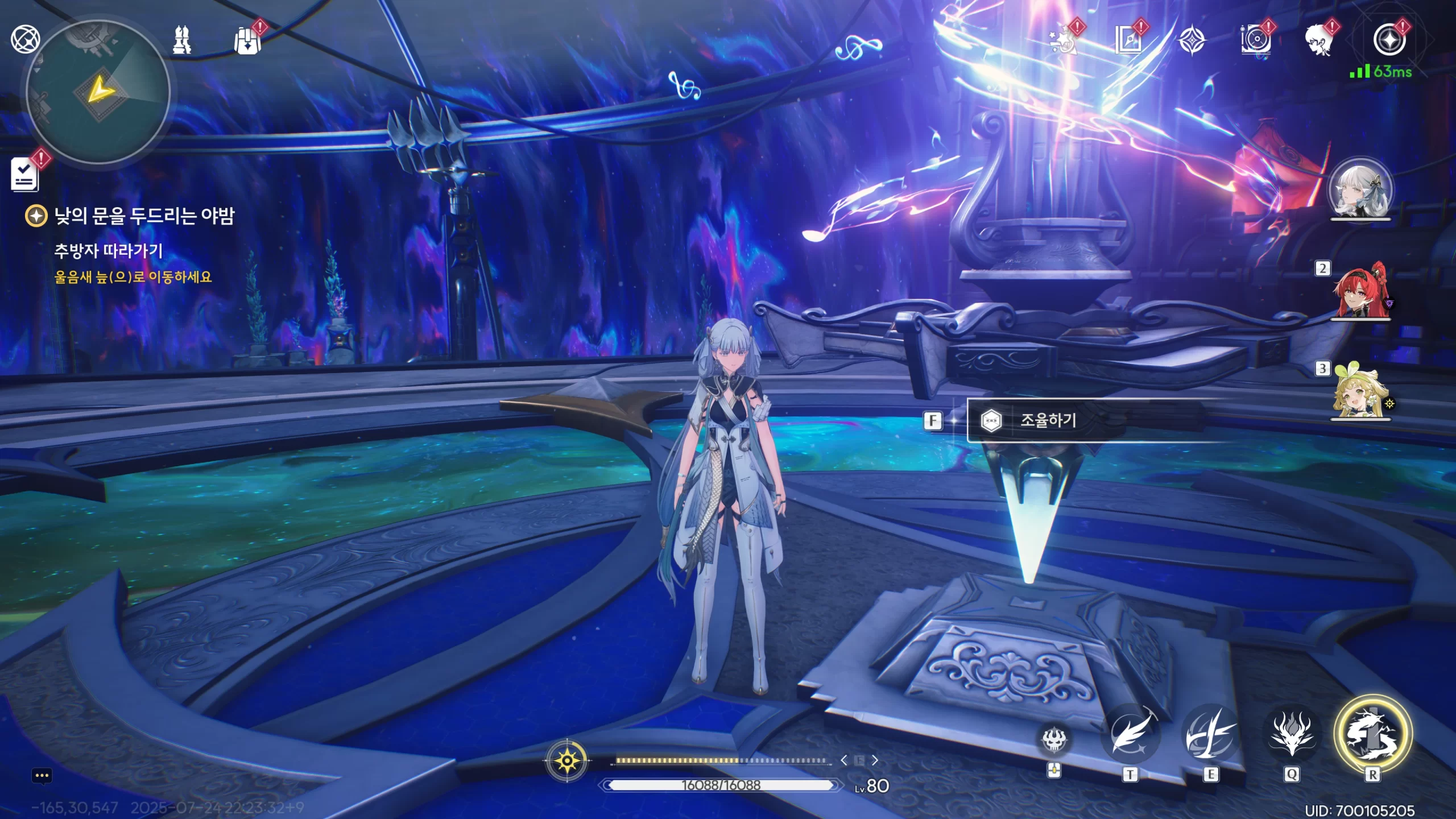This screenshot has width=1456, height=819.
Task: Open the terminal globe menu icon
Action: pos(26,39)
